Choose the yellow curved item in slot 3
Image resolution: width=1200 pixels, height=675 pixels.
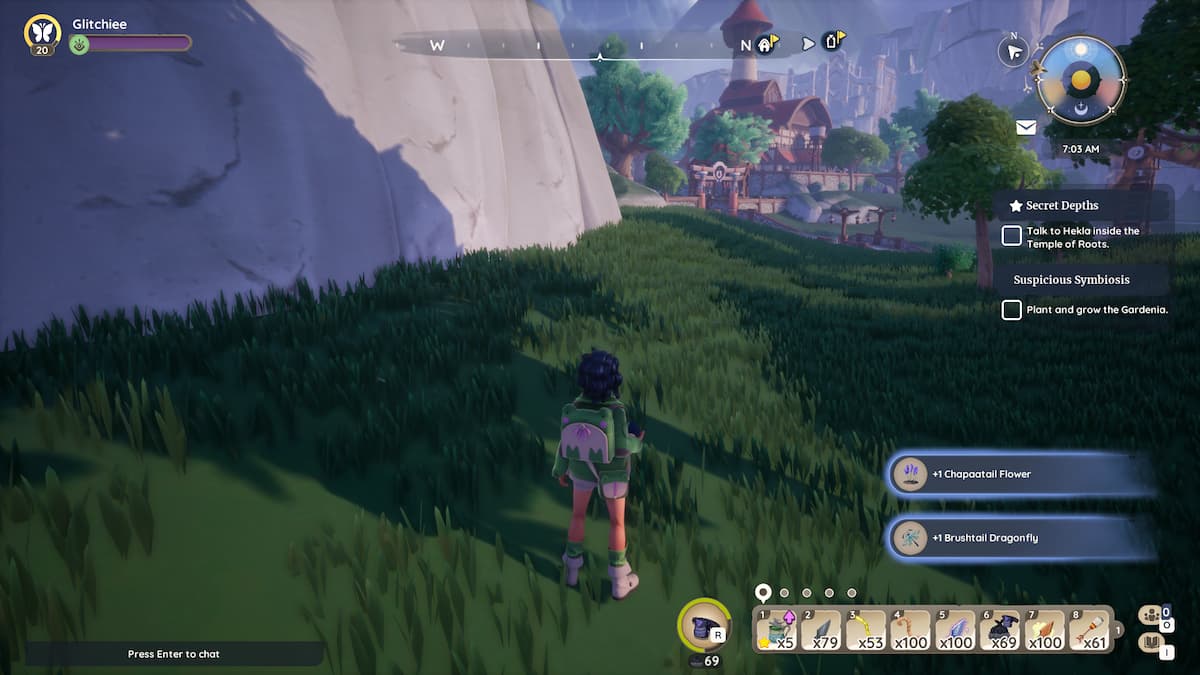coord(866,629)
